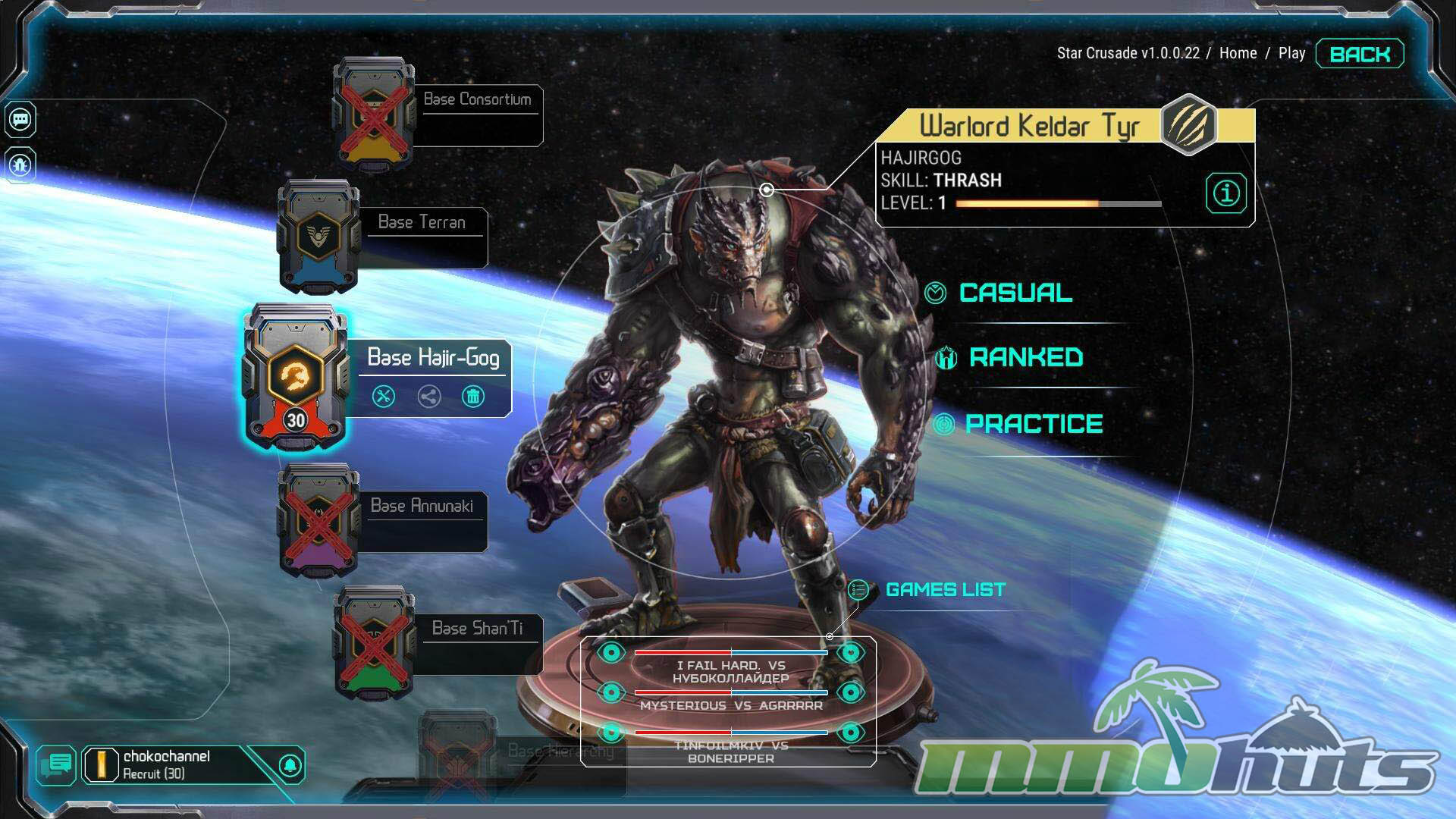
Task: Share the Base Hajir-Gog deck
Action: pyautogui.click(x=429, y=397)
